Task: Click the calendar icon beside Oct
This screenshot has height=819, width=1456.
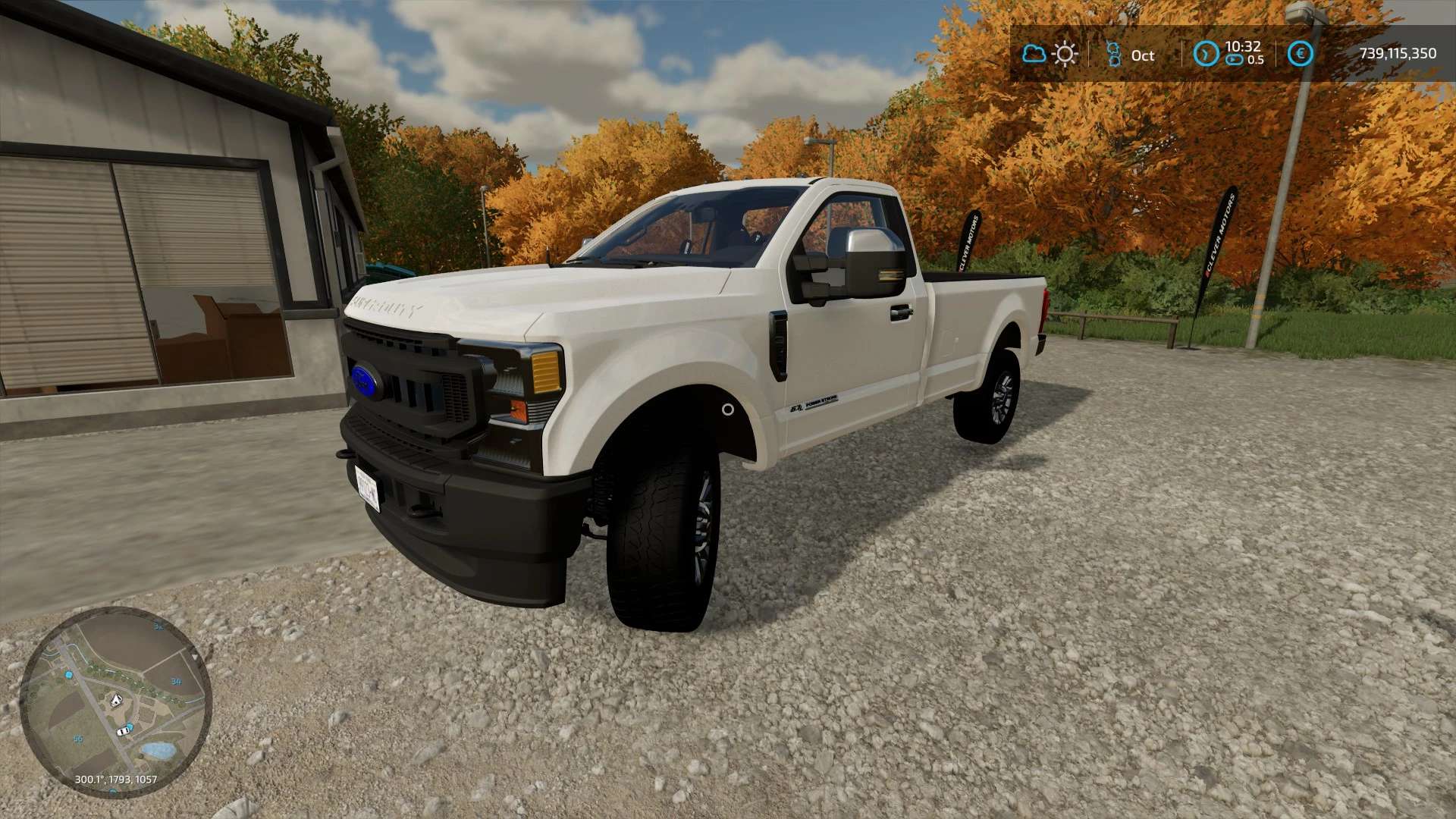Action: point(1113,54)
